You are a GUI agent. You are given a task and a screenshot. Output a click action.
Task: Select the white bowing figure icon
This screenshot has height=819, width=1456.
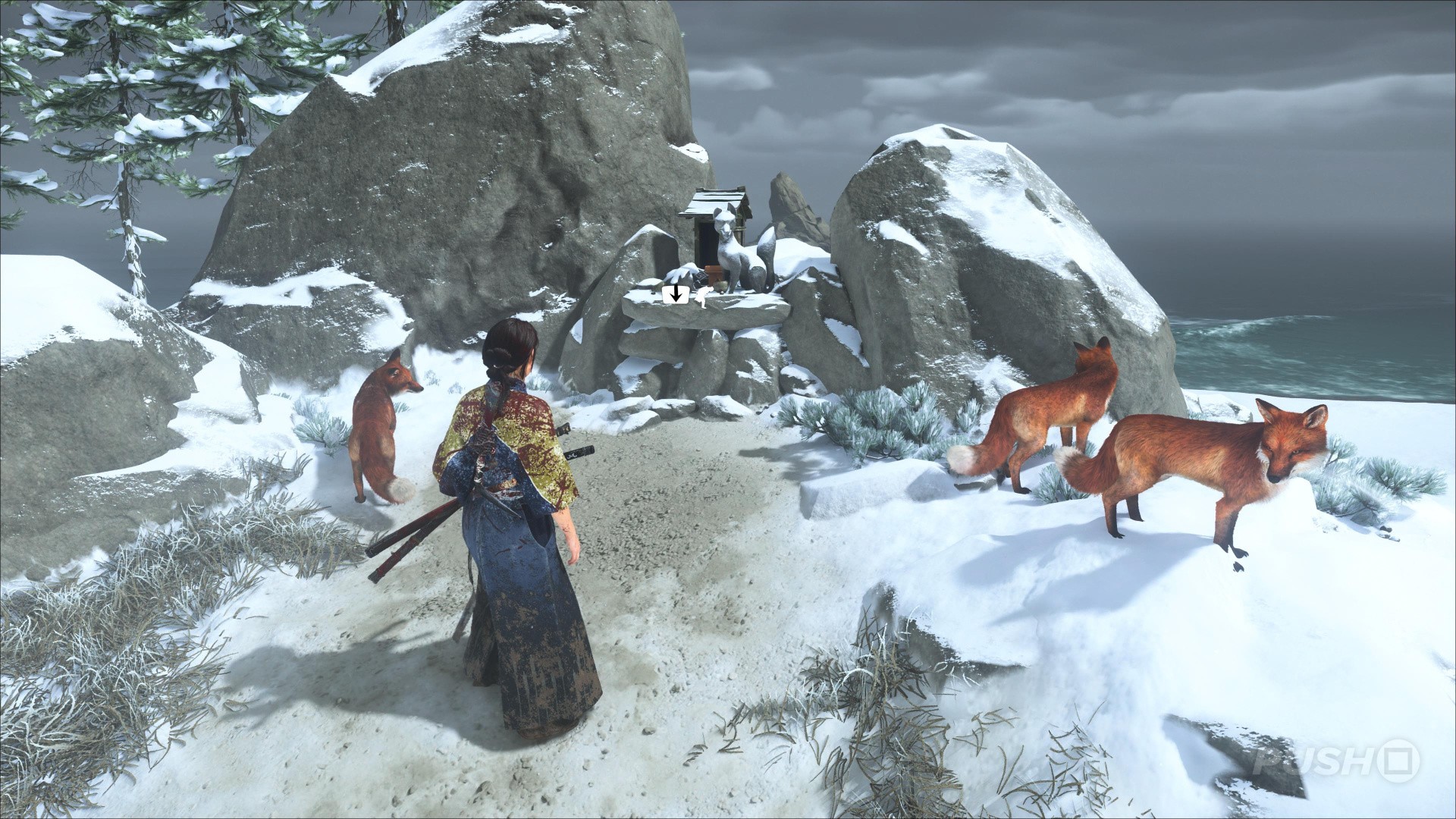(704, 297)
